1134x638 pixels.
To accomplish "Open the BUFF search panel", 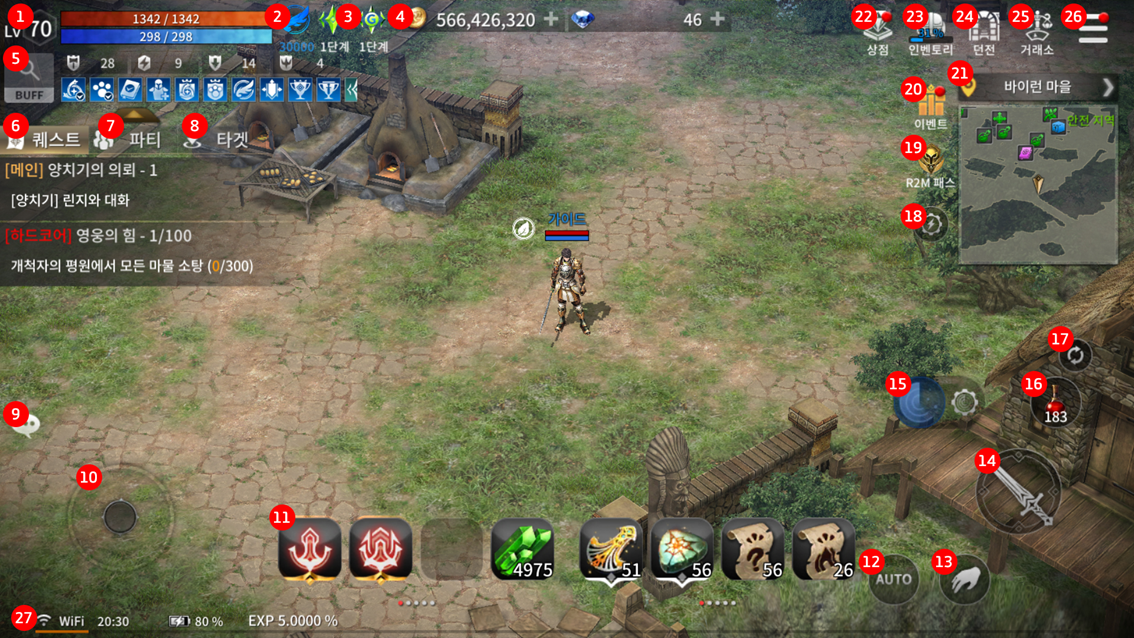I will click(x=29, y=77).
